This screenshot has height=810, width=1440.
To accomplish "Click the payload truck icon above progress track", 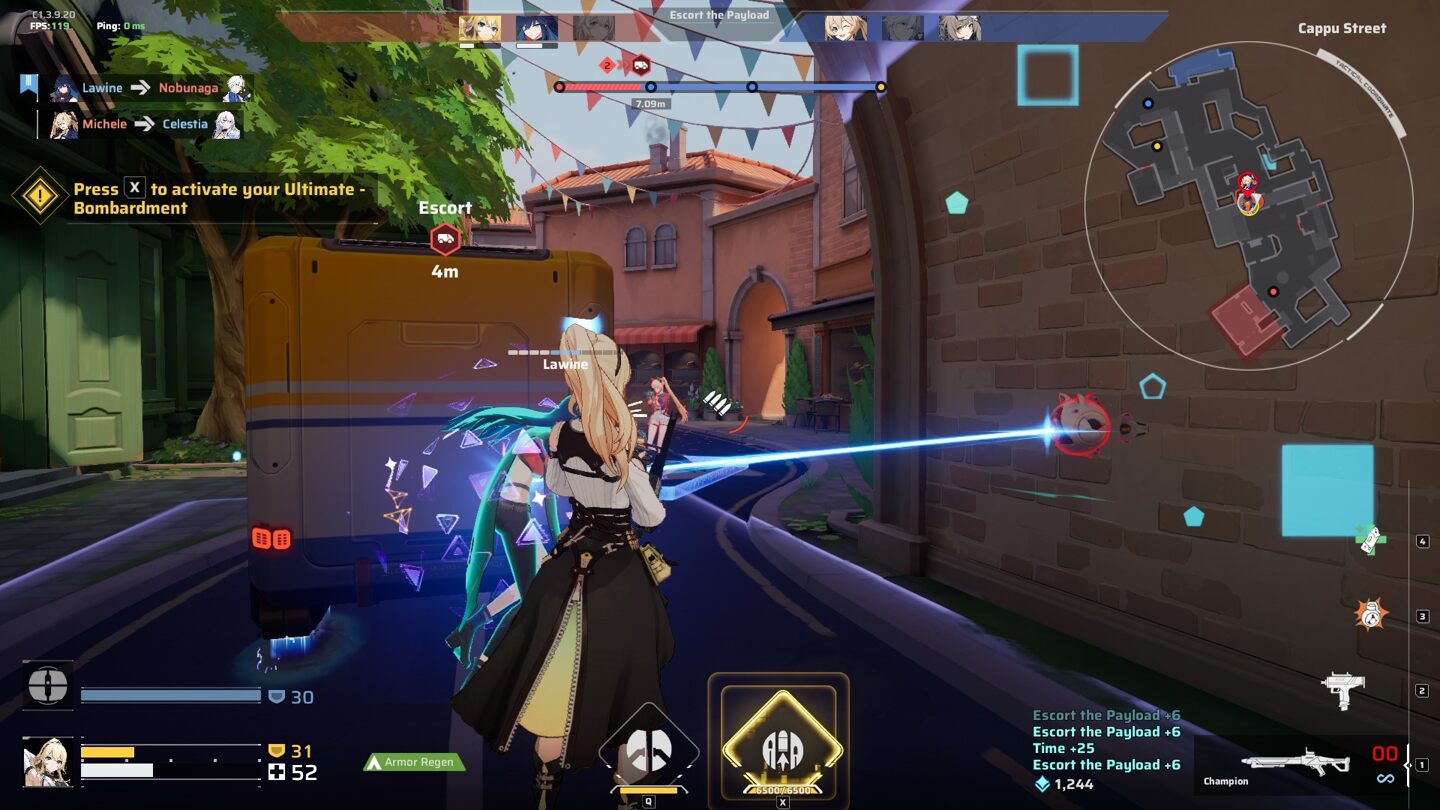I will [641, 66].
